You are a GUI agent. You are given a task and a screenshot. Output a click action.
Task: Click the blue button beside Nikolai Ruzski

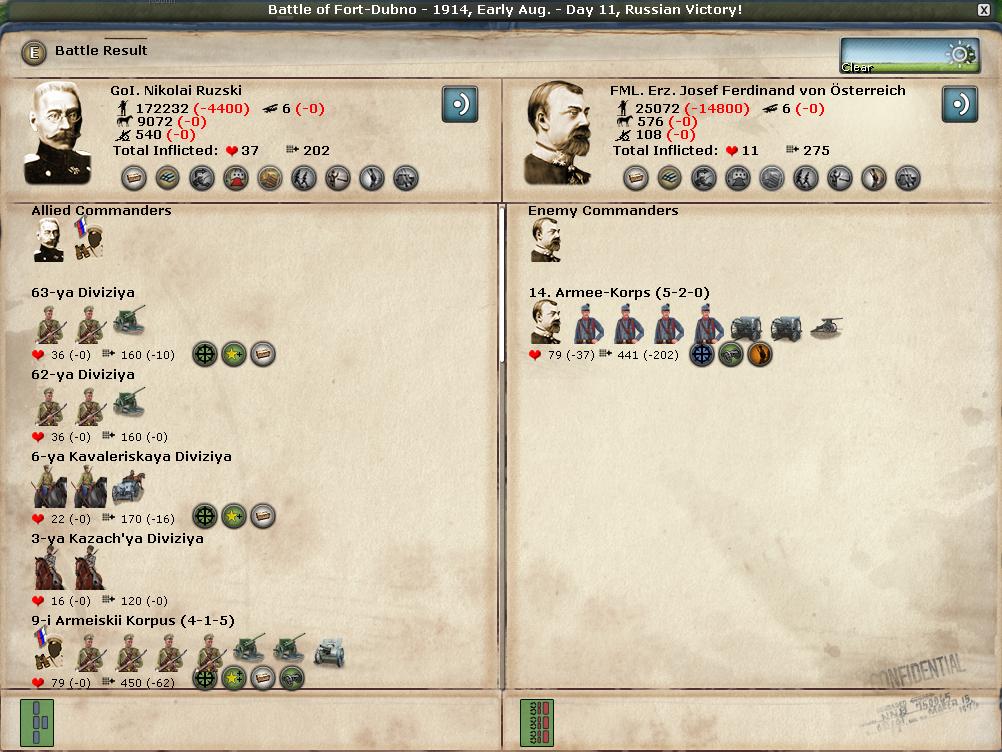pyautogui.click(x=459, y=104)
